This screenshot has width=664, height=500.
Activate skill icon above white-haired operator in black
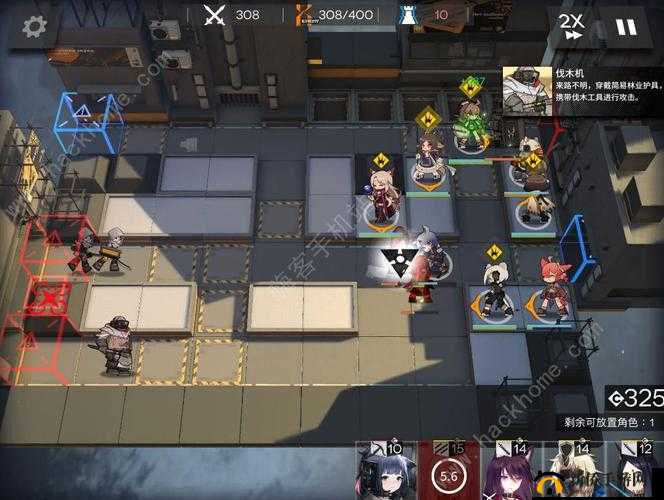(x=494, y=252)
